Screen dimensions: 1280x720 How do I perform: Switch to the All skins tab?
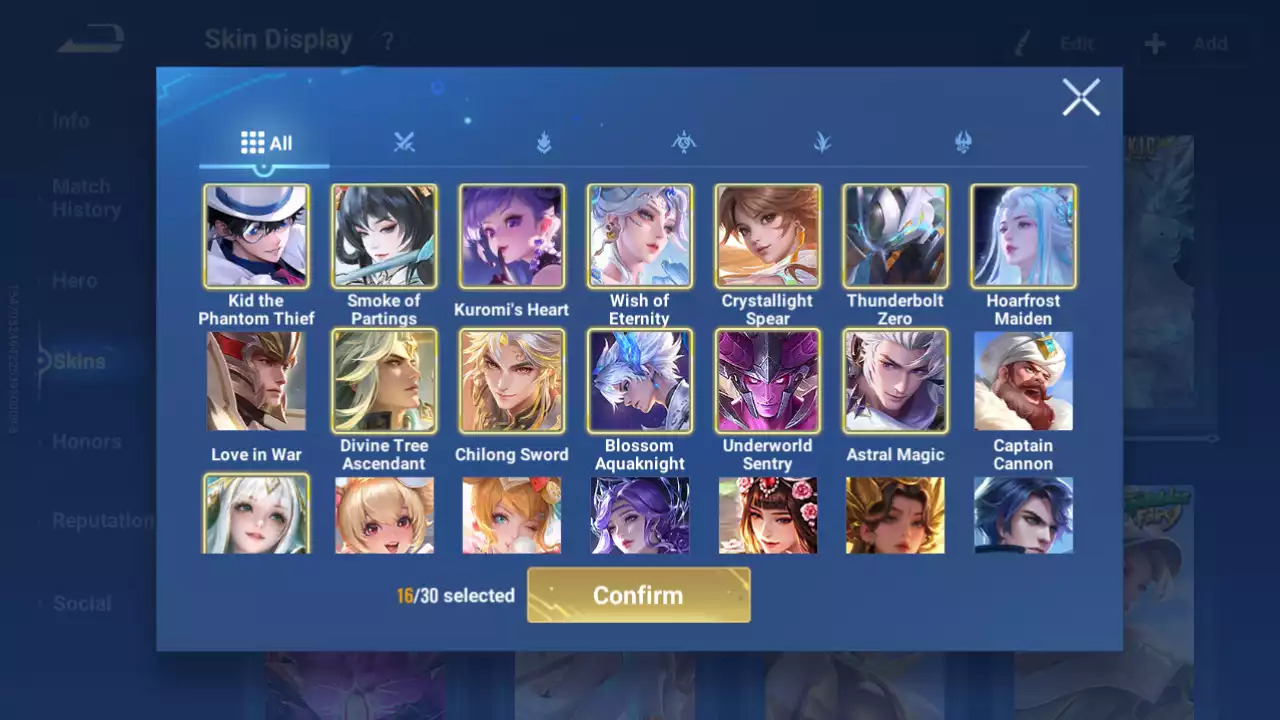pyautogui.click(x=265, y=143)
